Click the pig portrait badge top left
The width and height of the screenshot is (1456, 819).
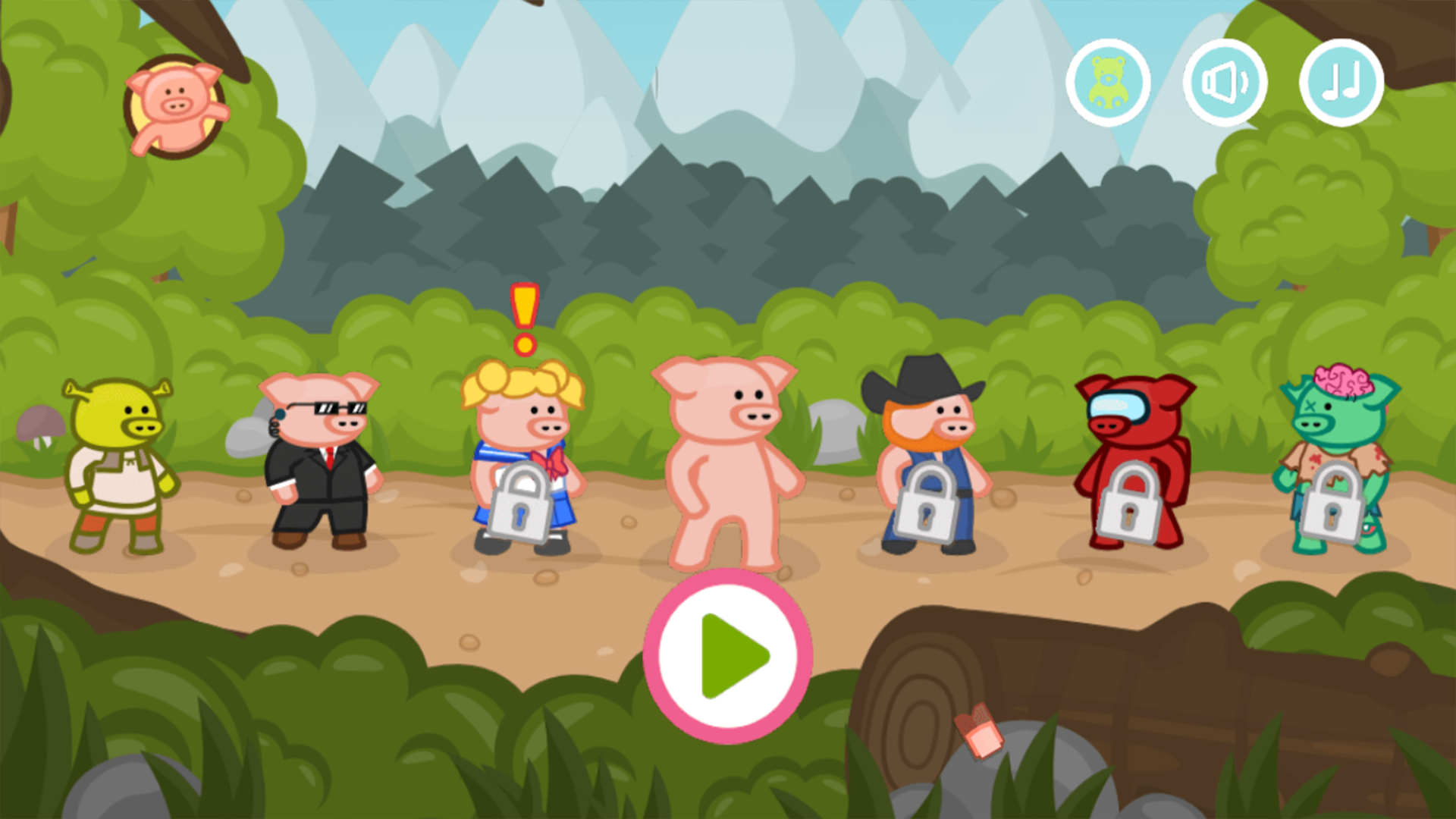pyautogui.click(x=173, y=106)
